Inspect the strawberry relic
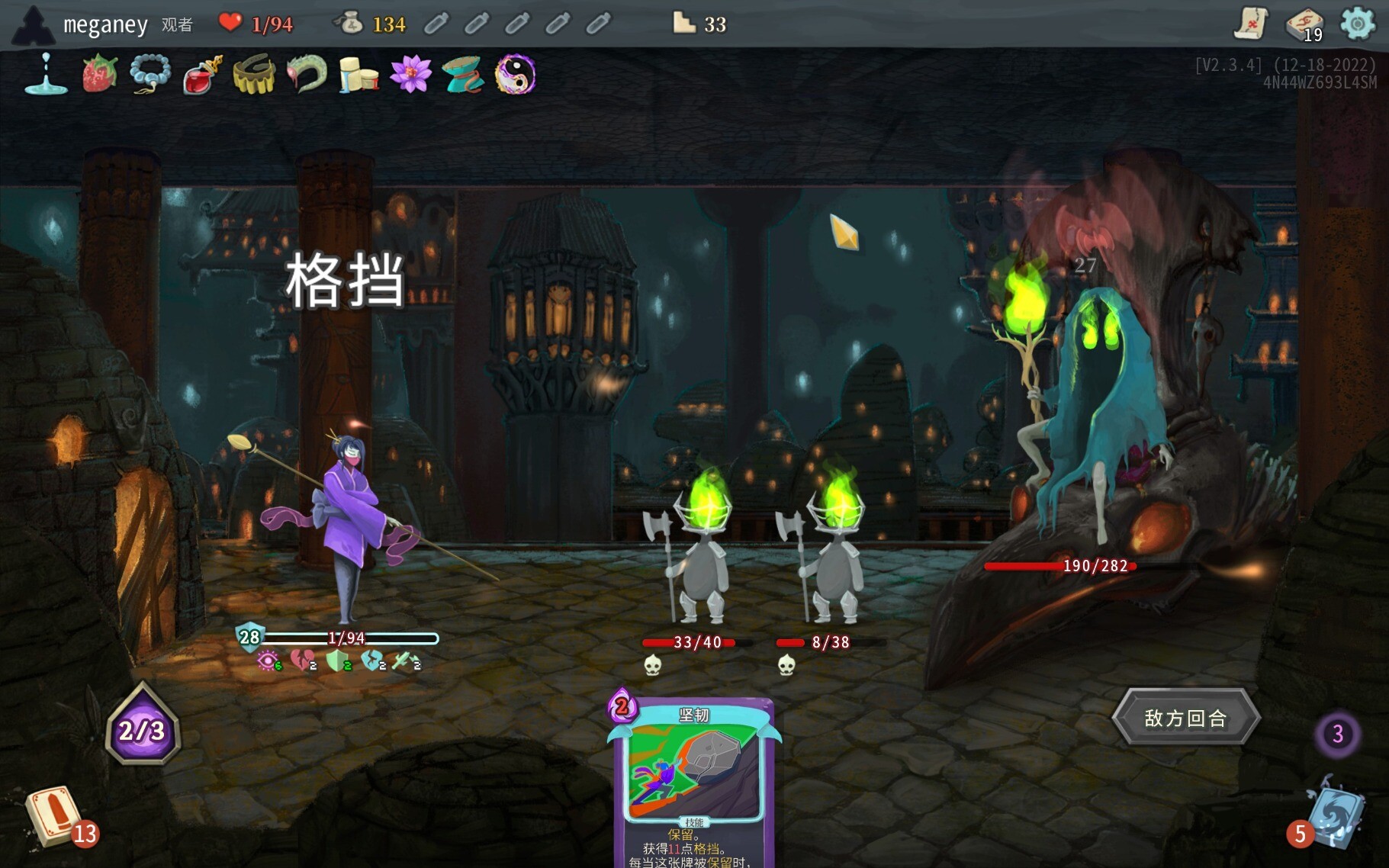The width and height of the screenshot is (1389, 868). pyautogui.click(x=100, y=75)
